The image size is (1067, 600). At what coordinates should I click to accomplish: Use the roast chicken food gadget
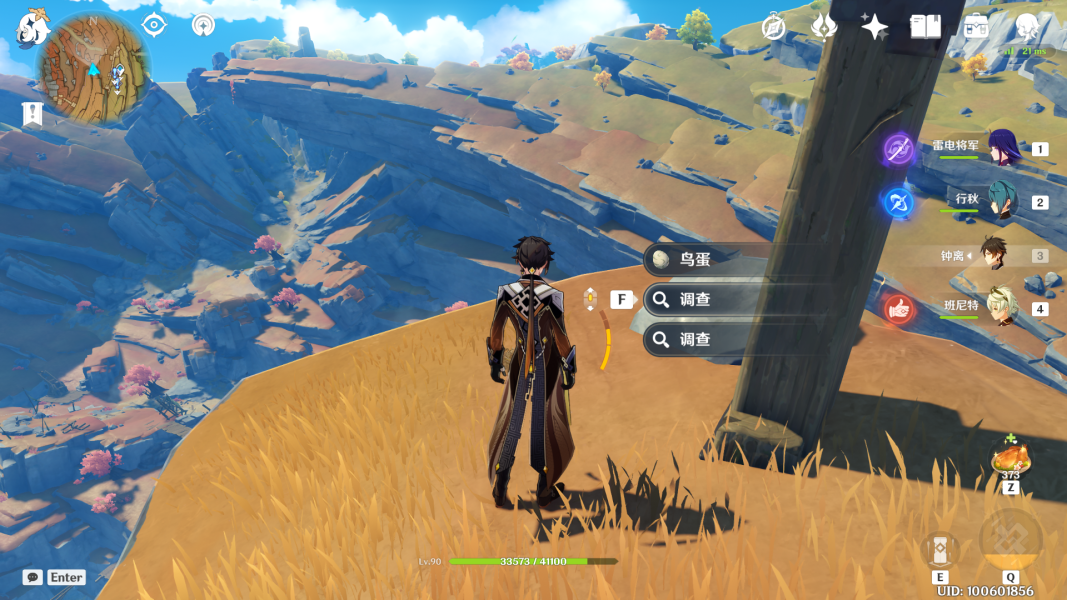(1010, 459)
